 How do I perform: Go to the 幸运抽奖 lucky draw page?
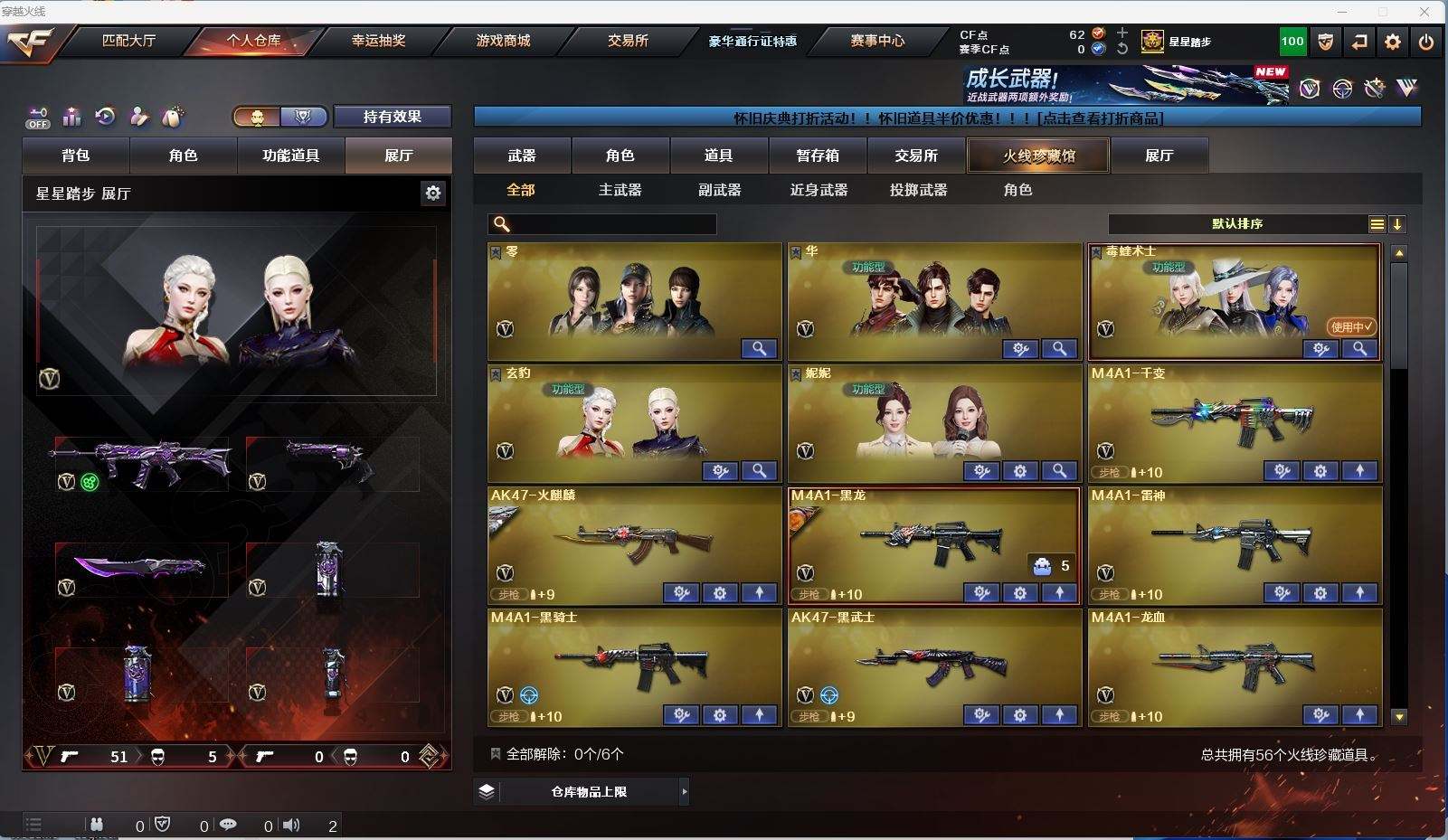pos(378,41)
